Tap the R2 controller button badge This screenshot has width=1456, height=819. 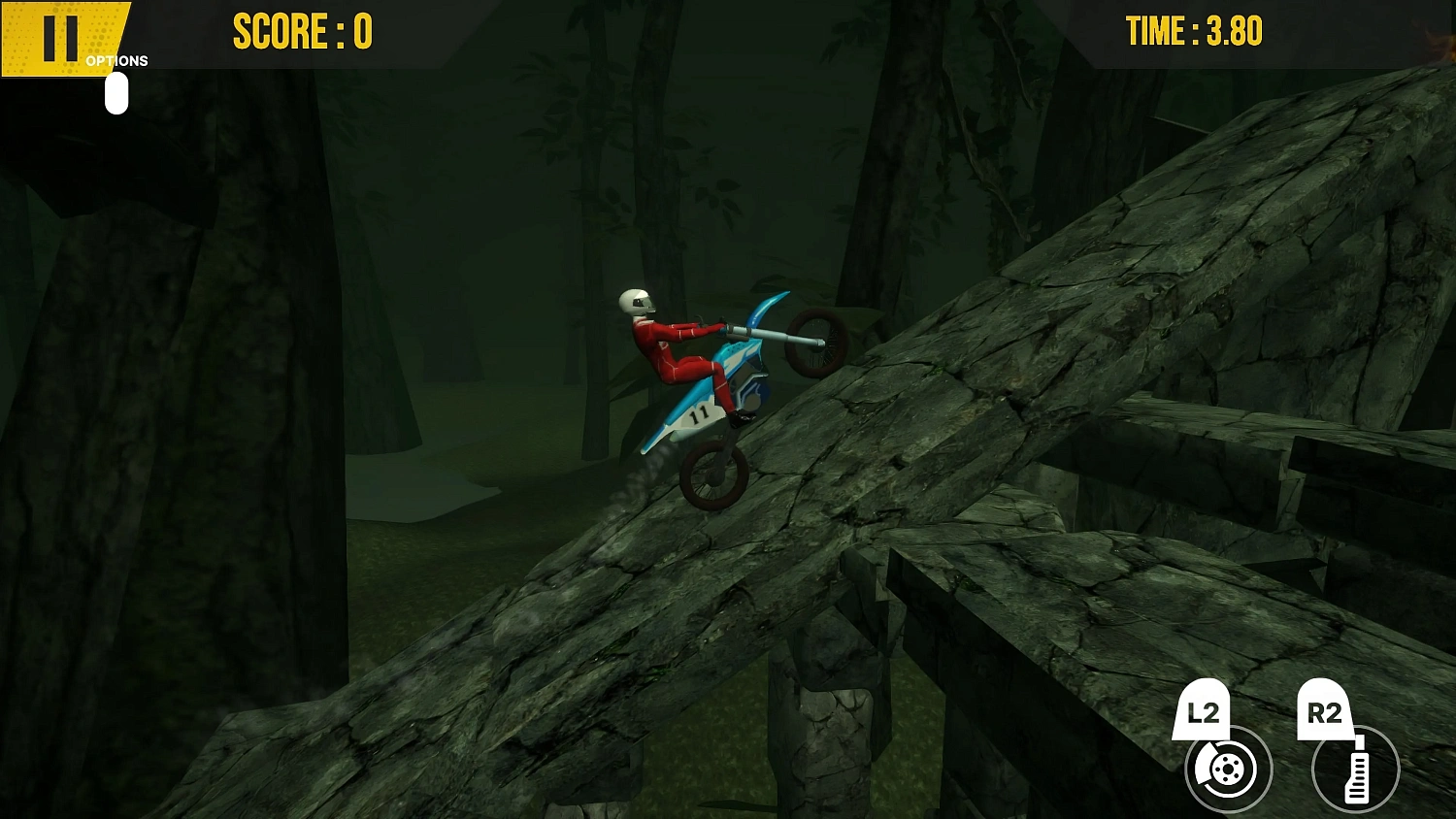[x=1326, y=705]
